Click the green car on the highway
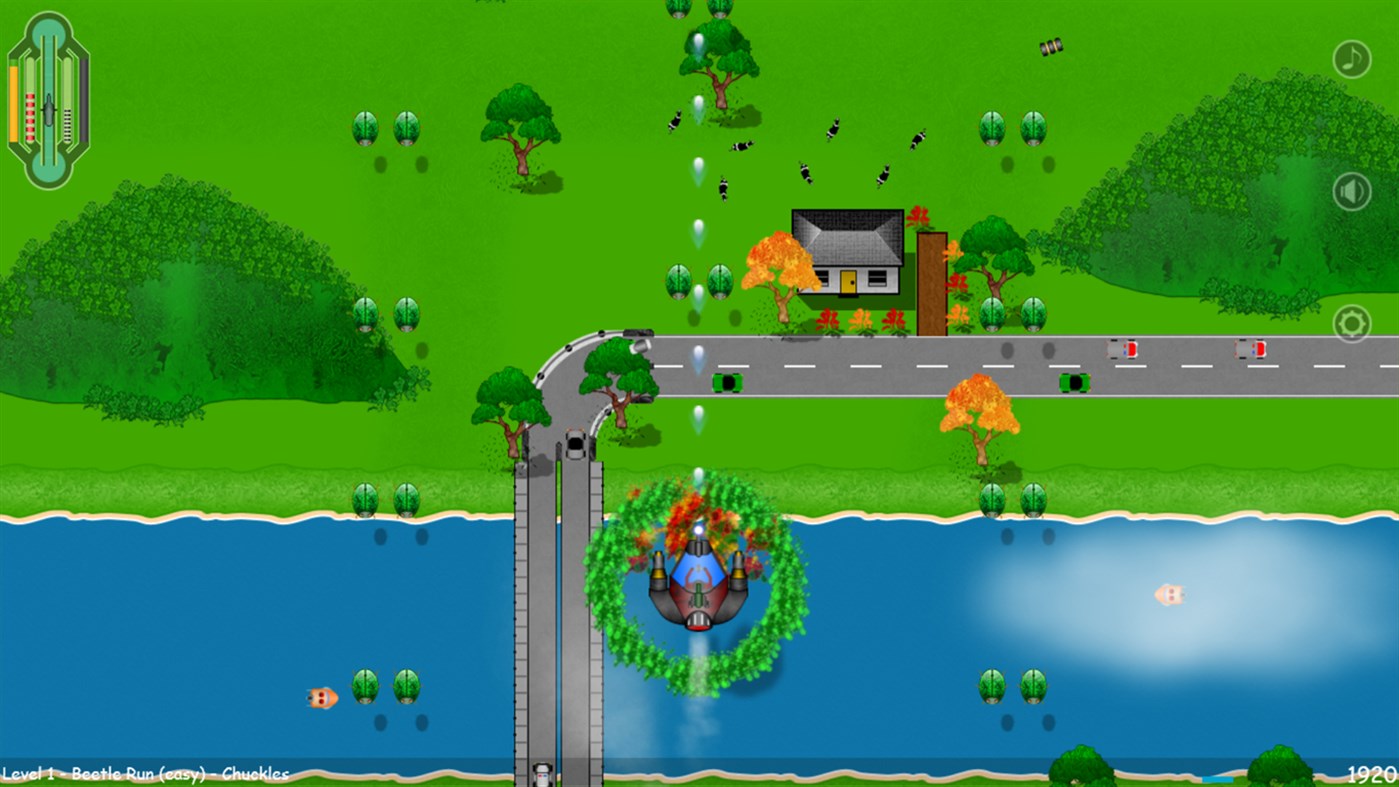This screenshot has height=787, width=1399. click(x=728, y=384)
